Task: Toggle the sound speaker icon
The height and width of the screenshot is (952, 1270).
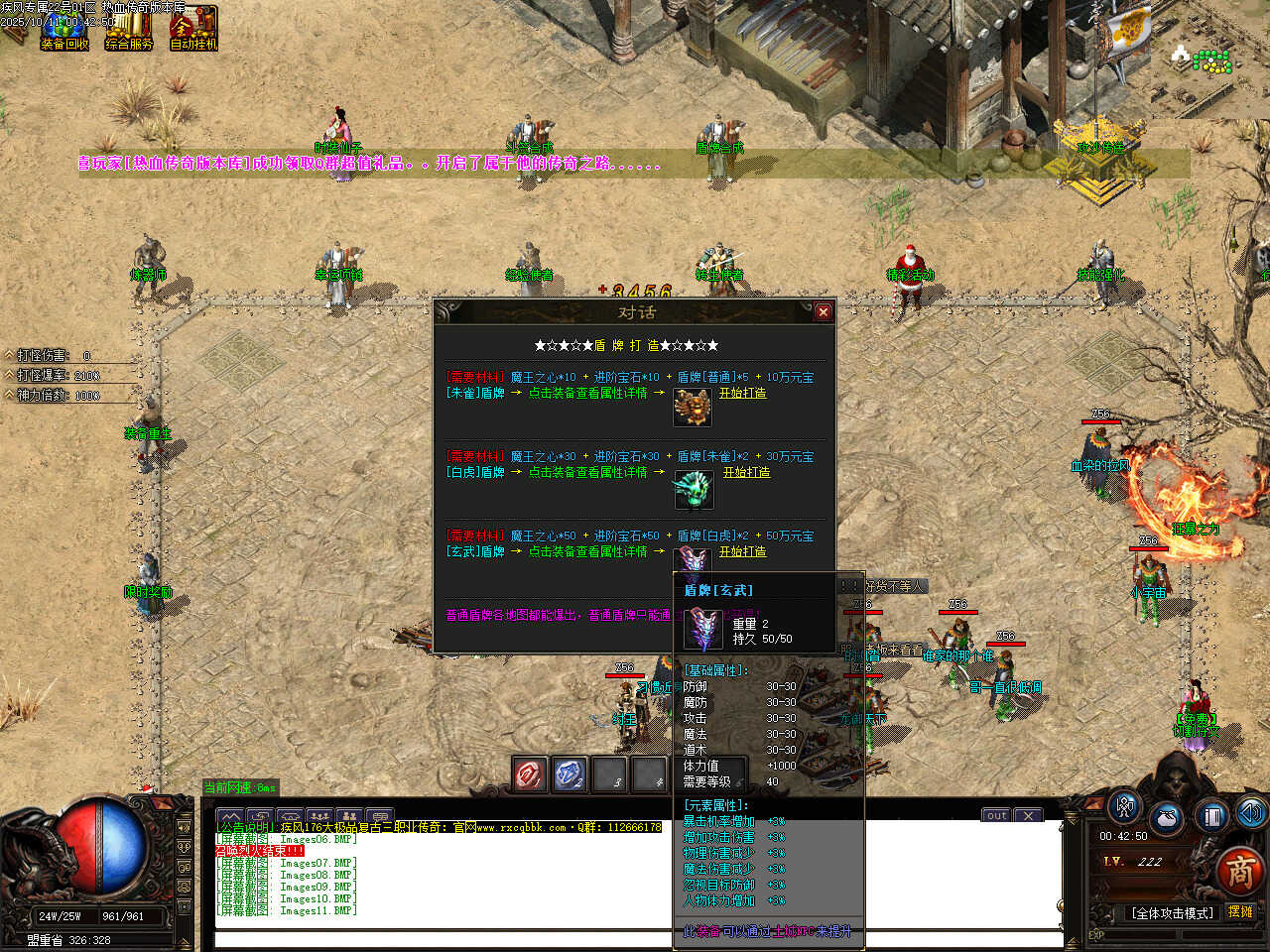Action: 1250,813
